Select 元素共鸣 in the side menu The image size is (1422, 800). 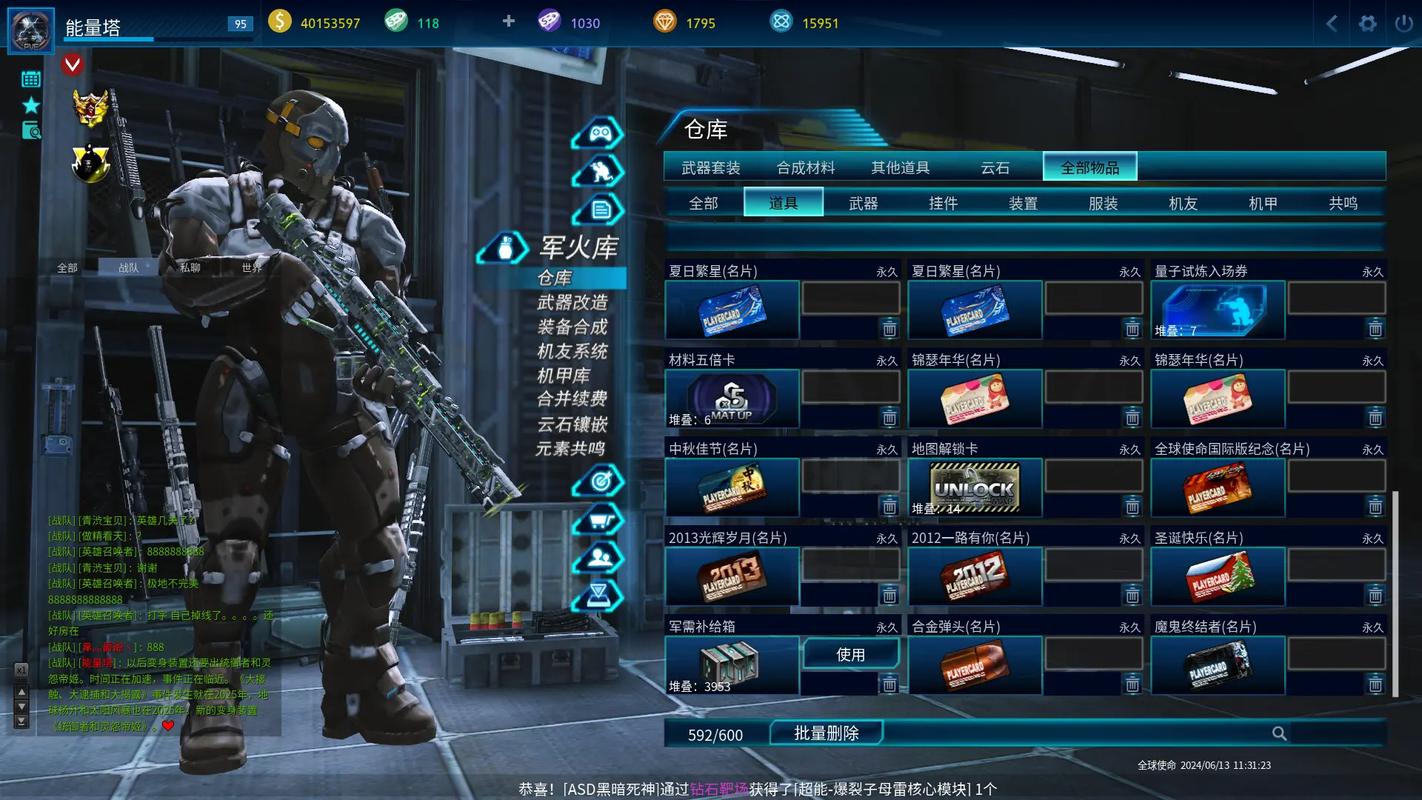click(570, 449)
